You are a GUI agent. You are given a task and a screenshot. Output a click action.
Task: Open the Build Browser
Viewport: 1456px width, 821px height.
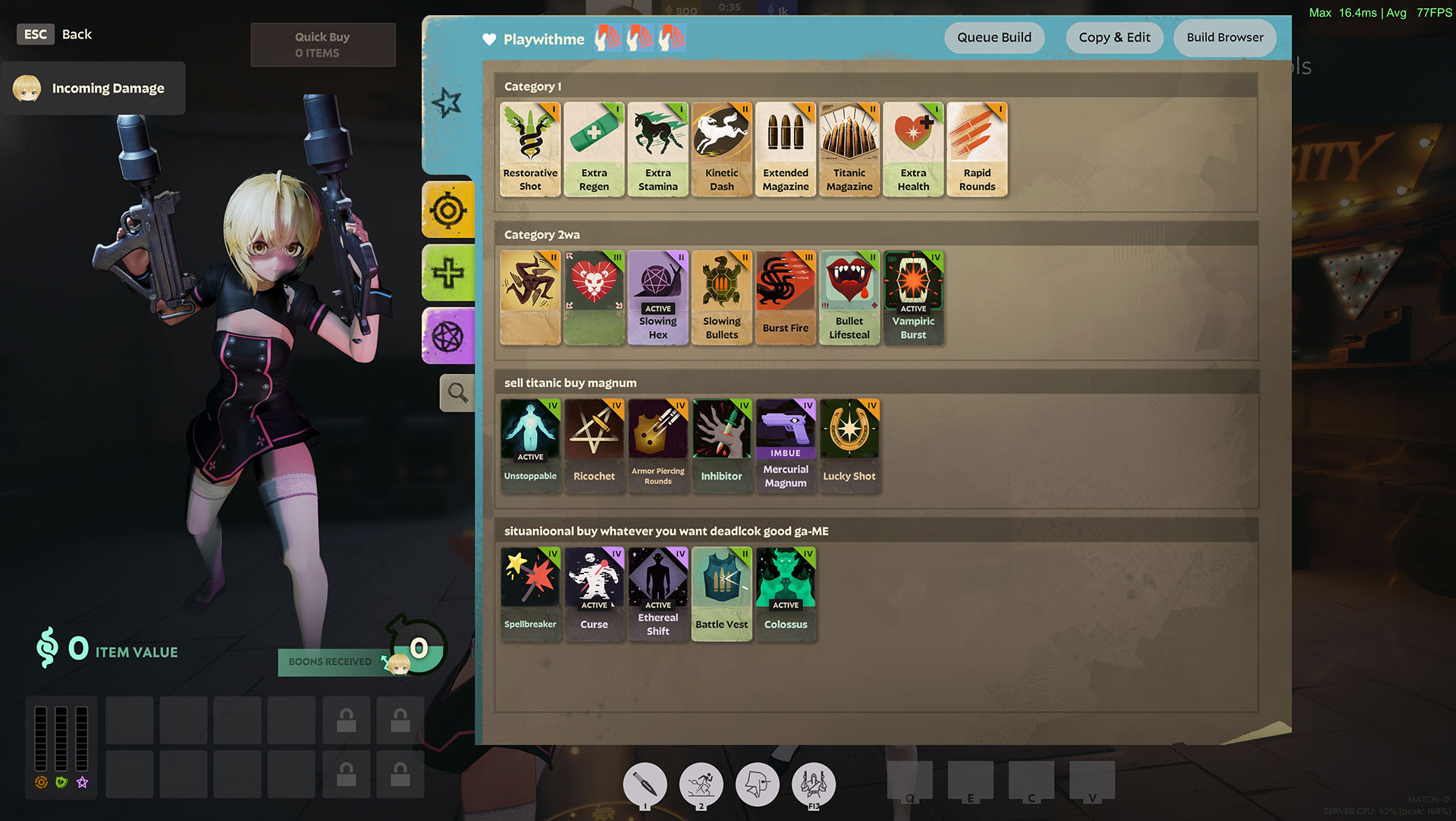(1224, 37)
